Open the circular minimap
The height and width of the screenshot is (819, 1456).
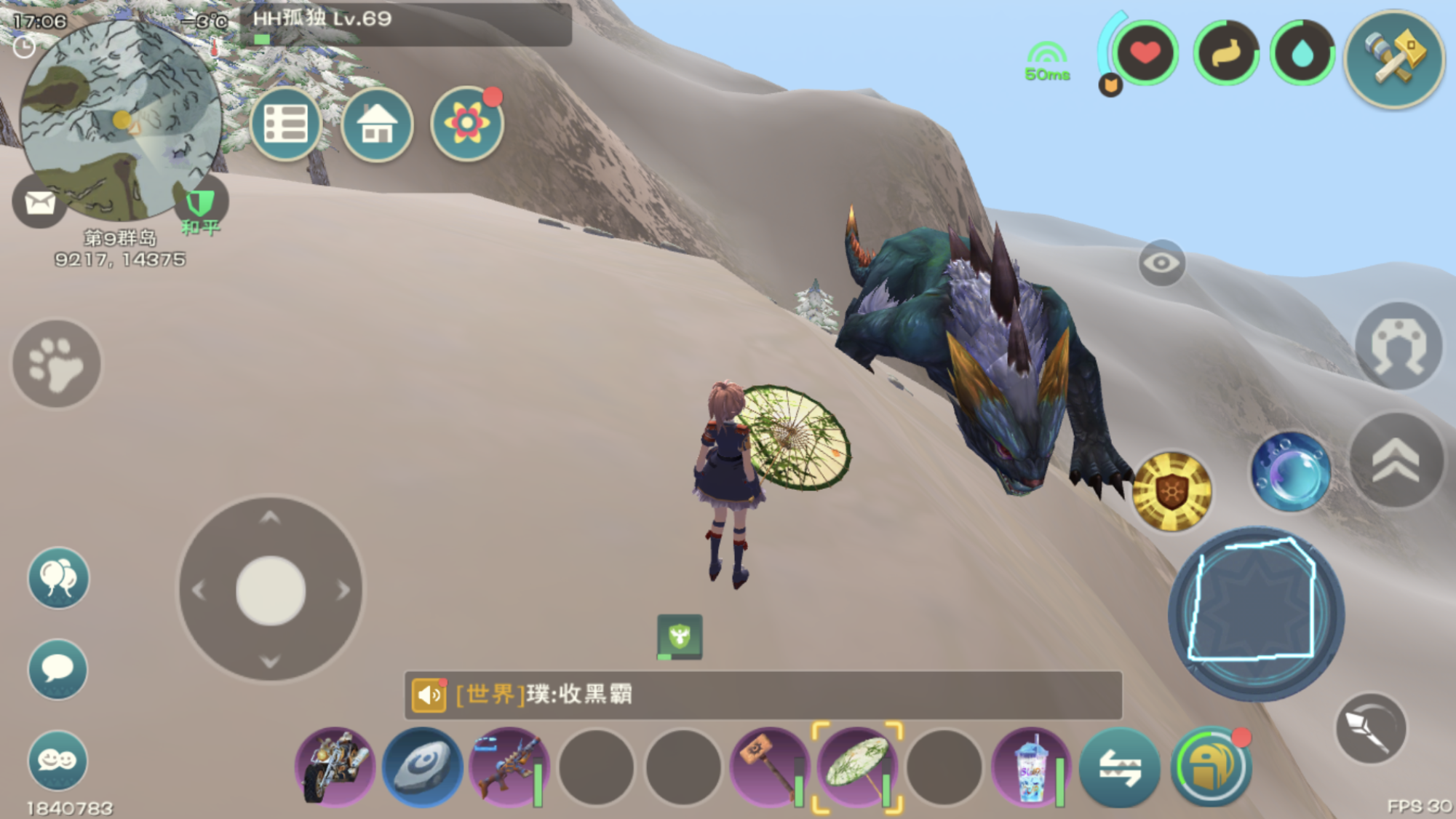(120, 120)
